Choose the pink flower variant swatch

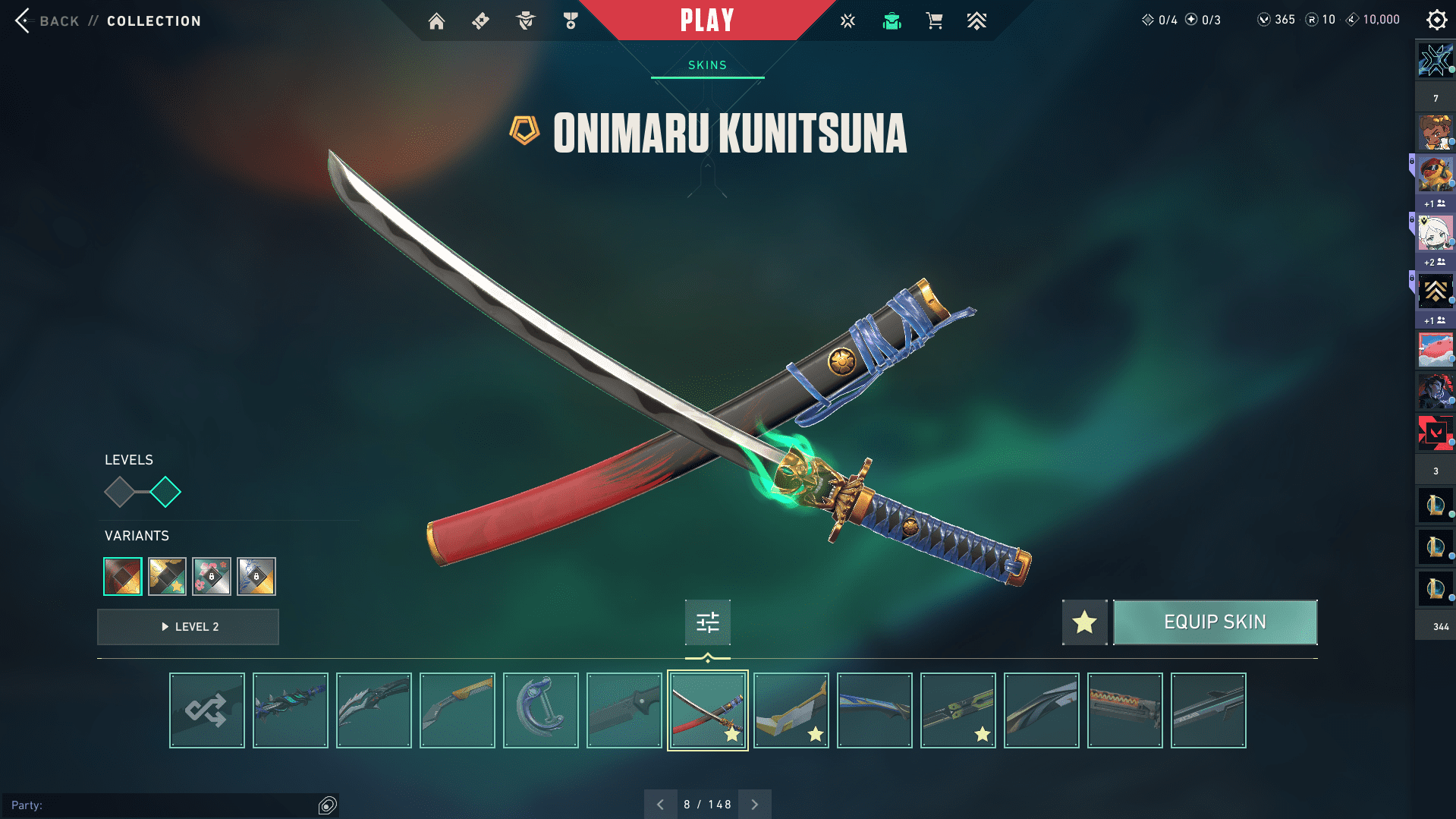(x=212, y=577)
